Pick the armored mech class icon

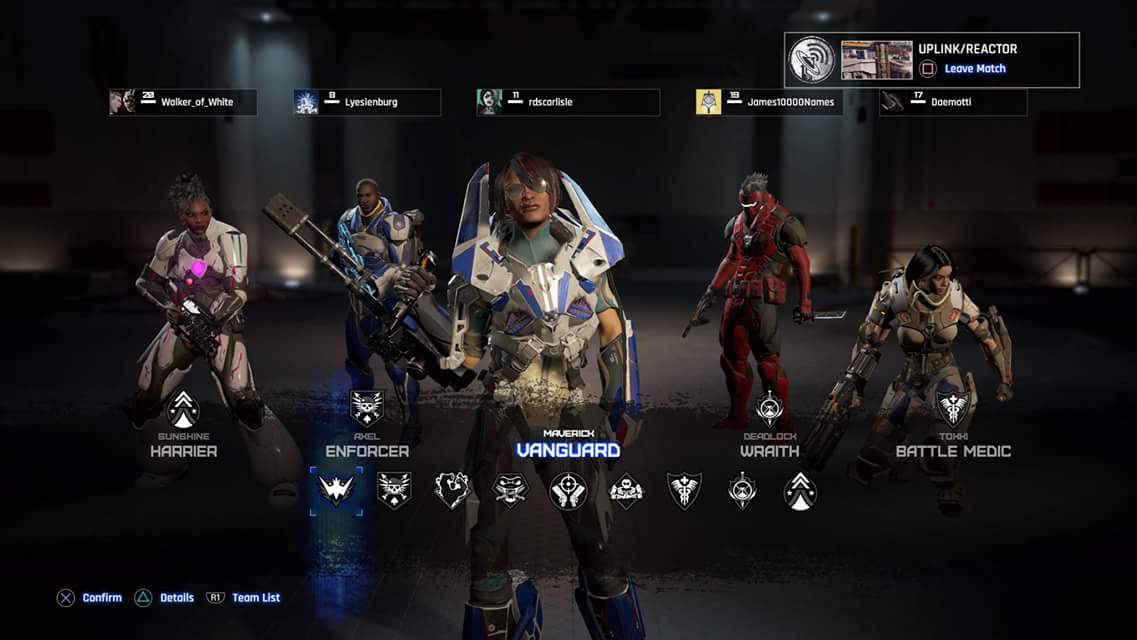[626, 490]
